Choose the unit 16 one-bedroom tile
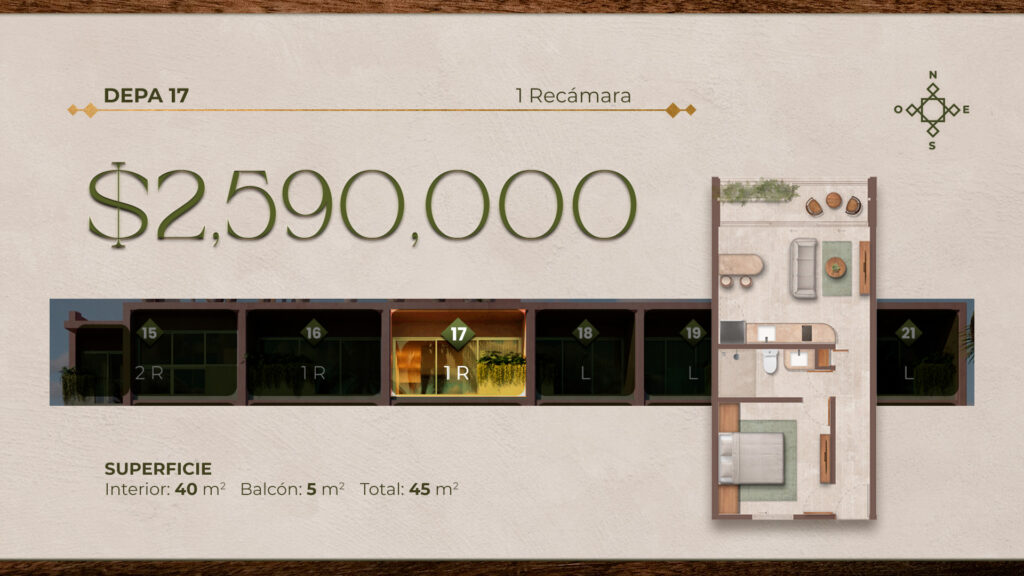The image size is (1024, 576). [314, 354]
